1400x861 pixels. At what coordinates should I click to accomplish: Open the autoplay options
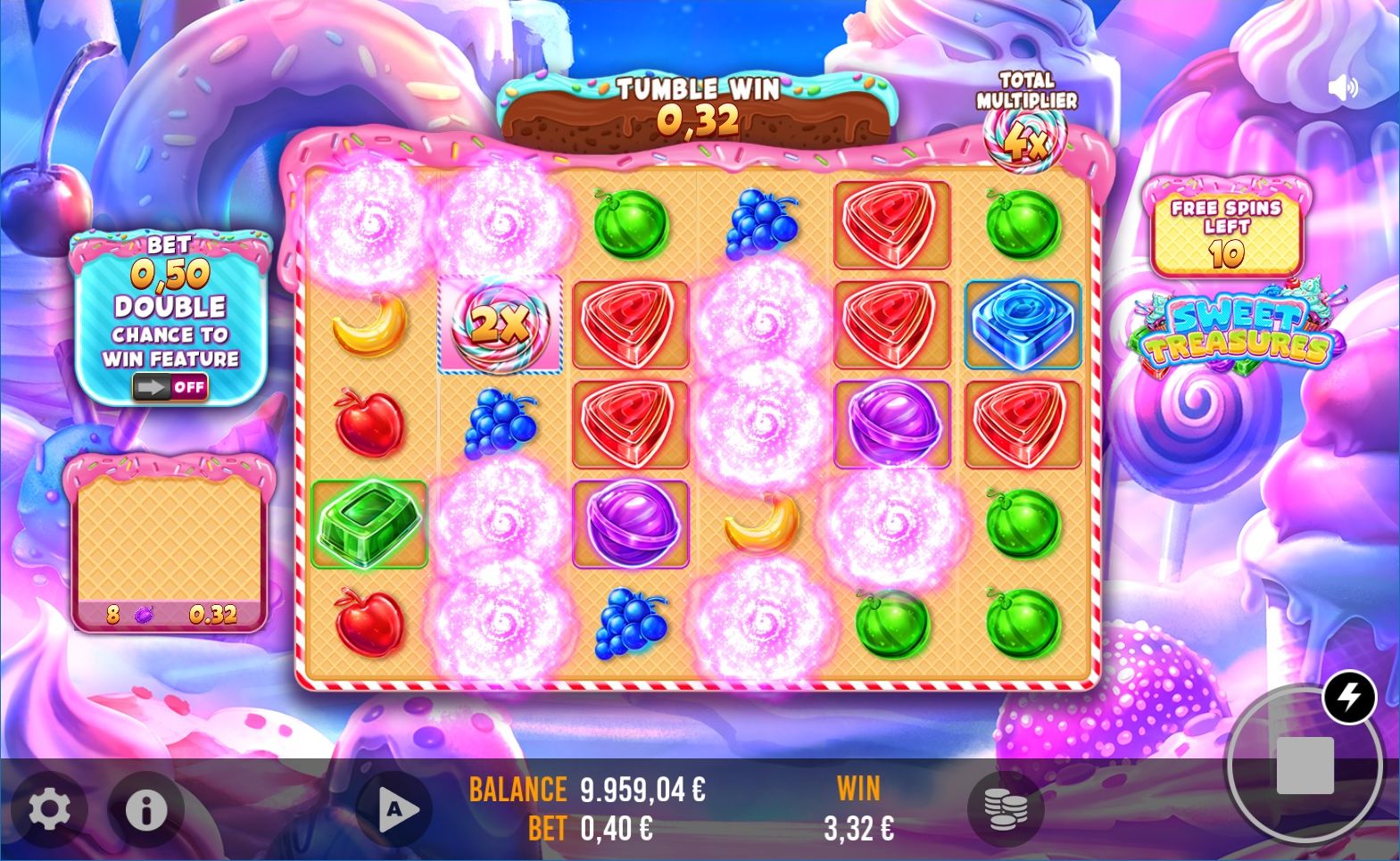click(x=393, y=809)
